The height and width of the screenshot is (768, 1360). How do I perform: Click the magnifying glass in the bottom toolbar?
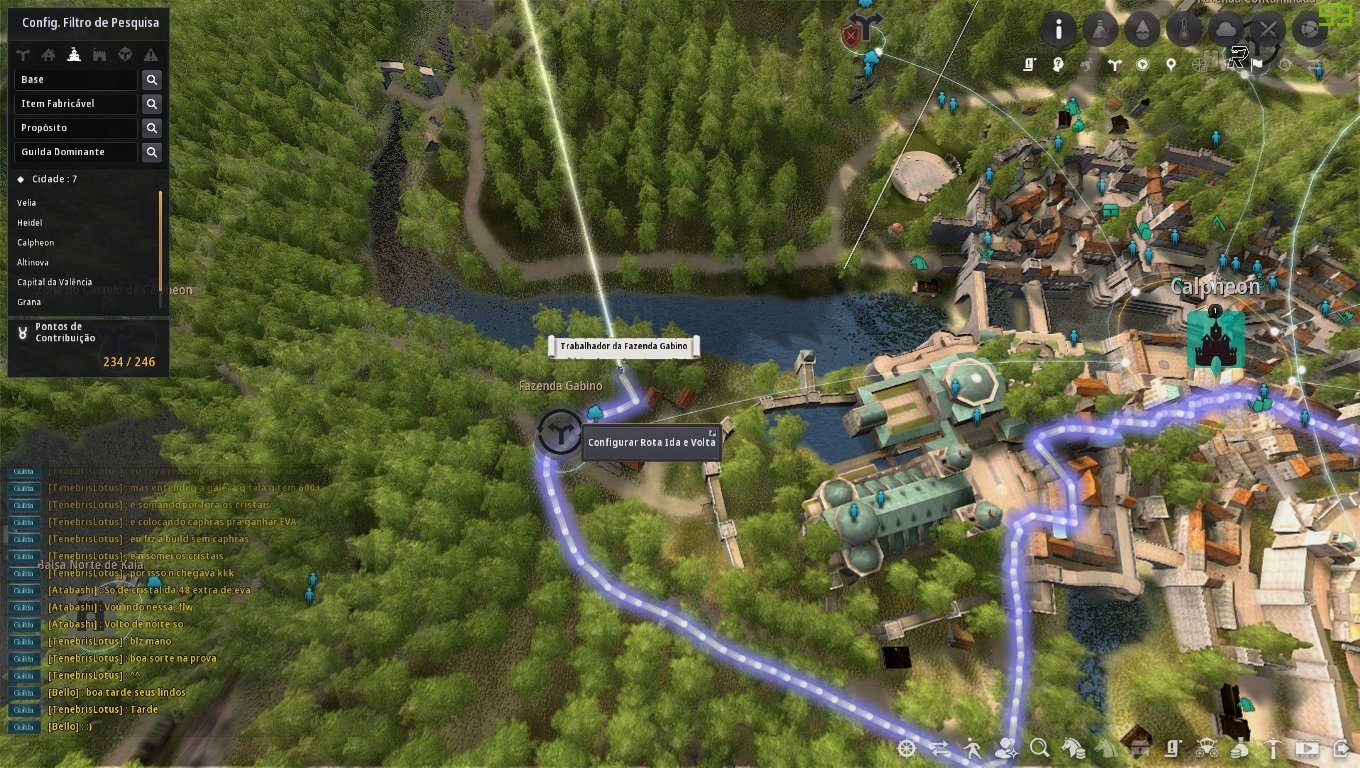(1040, 748)
